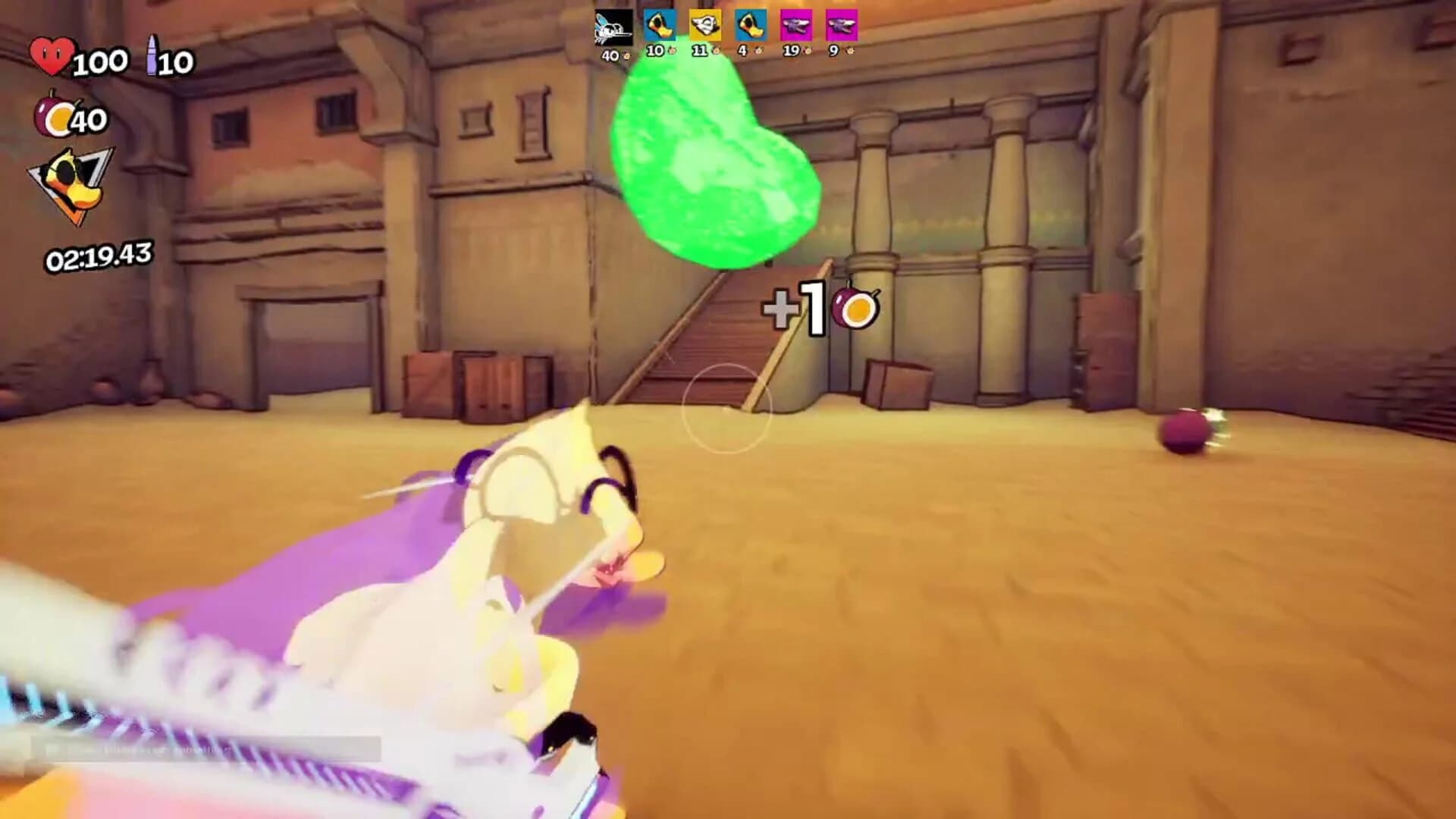Click the purple bullet ammo icon

point(152,55)
